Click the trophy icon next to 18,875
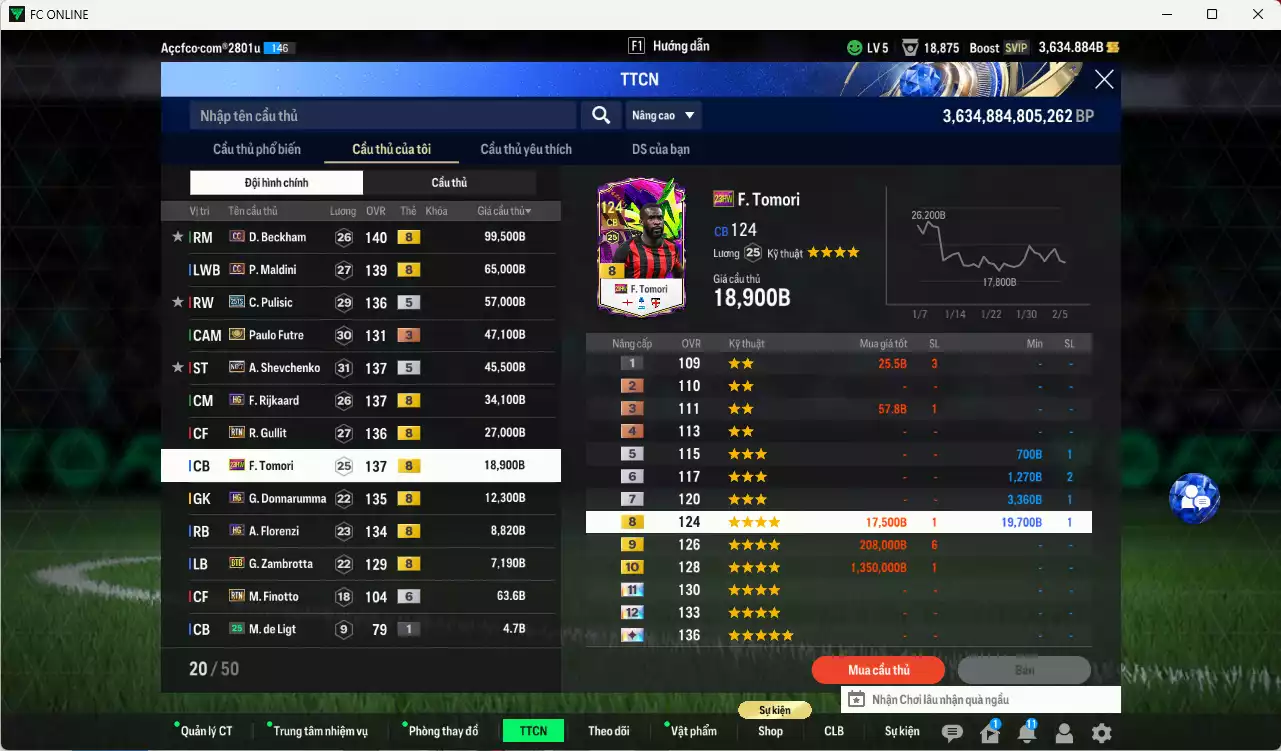Image resolution: width=1281 pixels, height=751 pixels. 909,46
